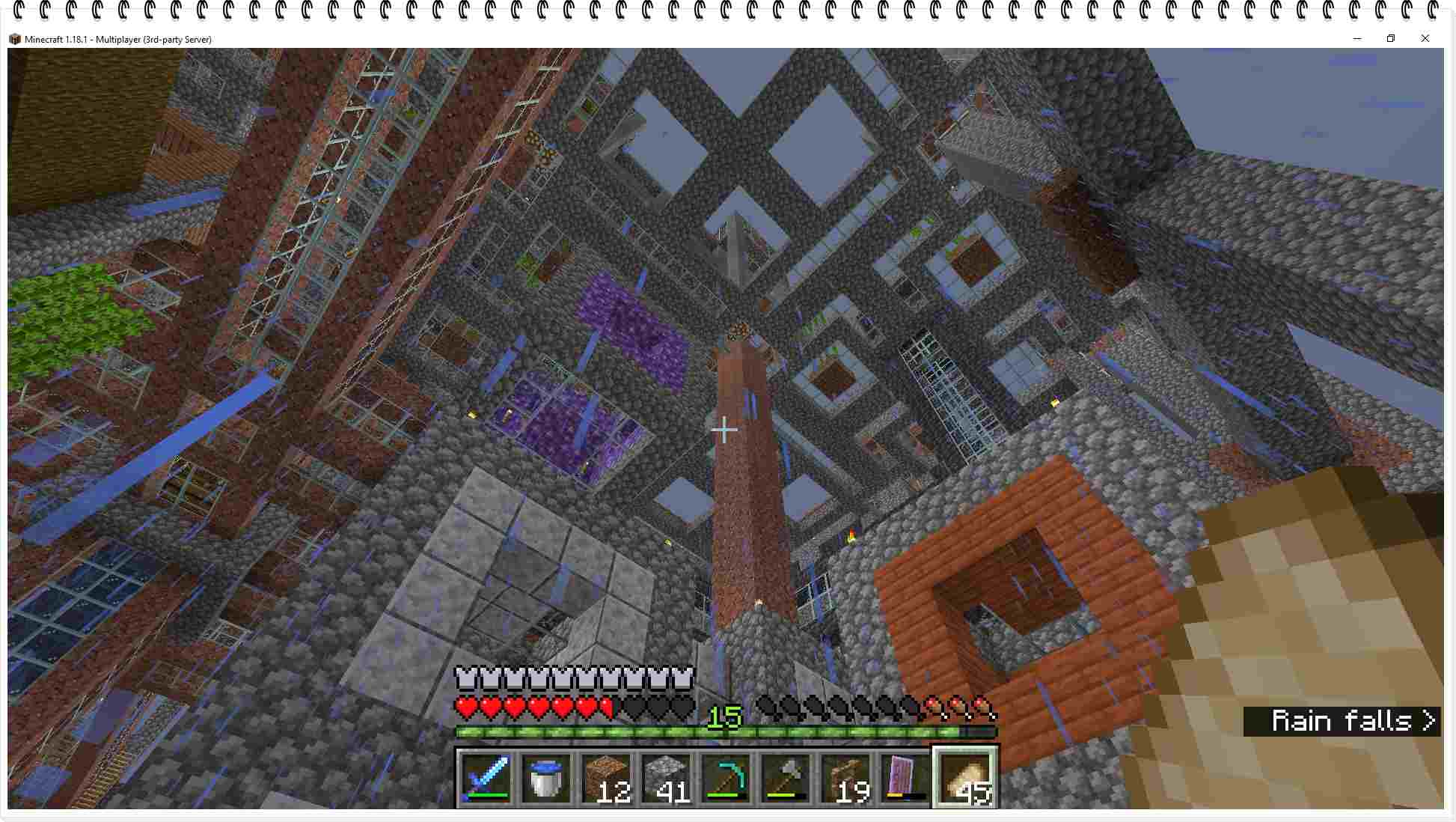Select the axe in hotbar slot 6

786,779
